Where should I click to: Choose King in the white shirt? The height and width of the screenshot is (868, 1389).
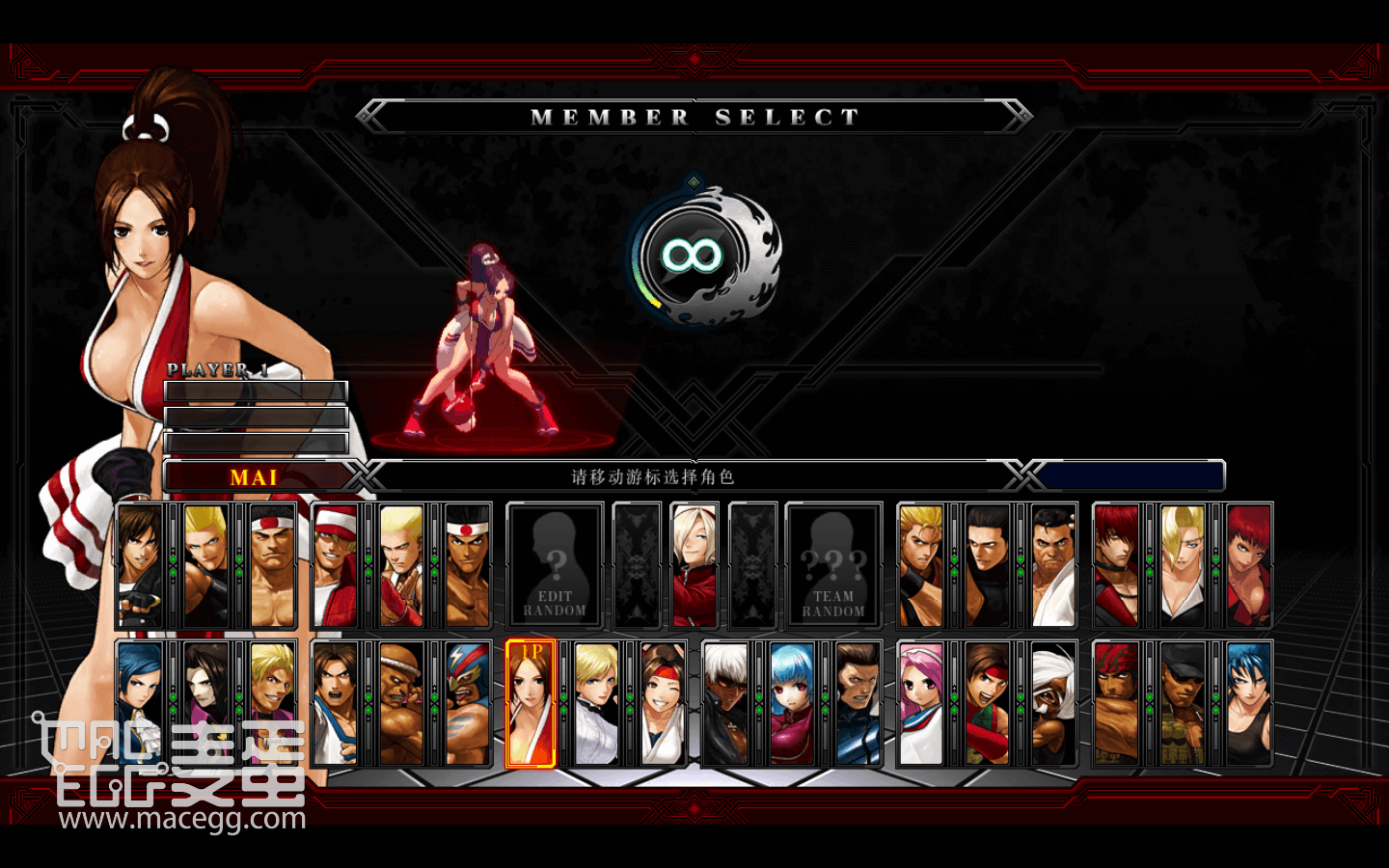pos(596,703)
